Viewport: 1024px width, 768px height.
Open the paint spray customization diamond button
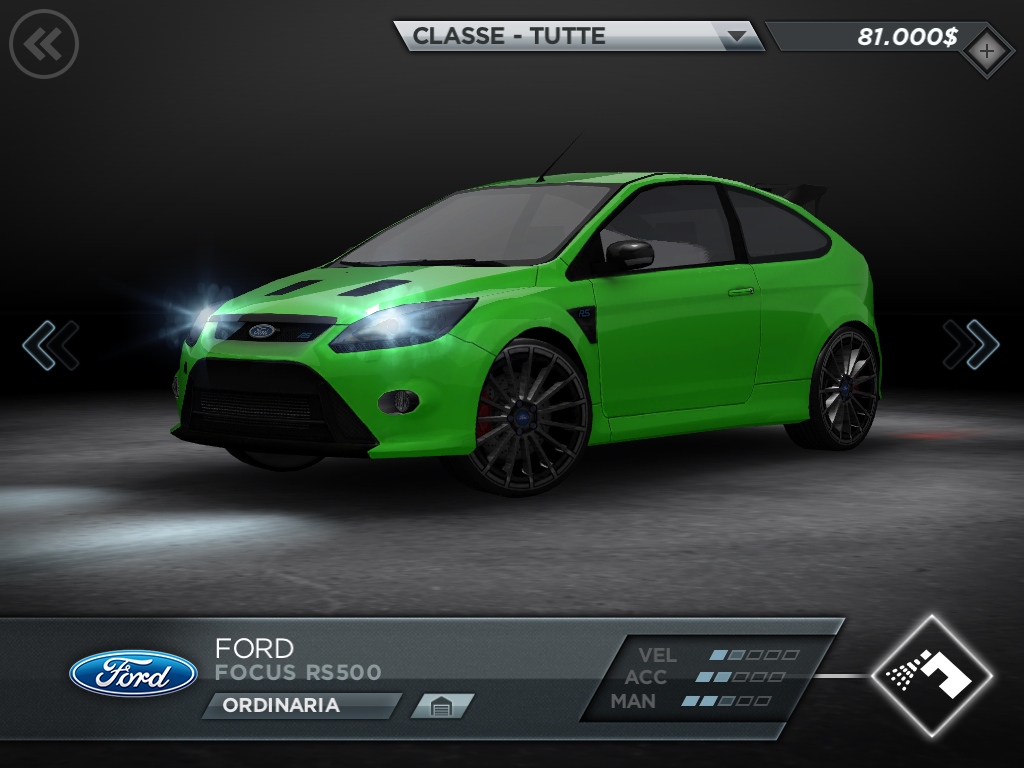click(x=931, y=676)
